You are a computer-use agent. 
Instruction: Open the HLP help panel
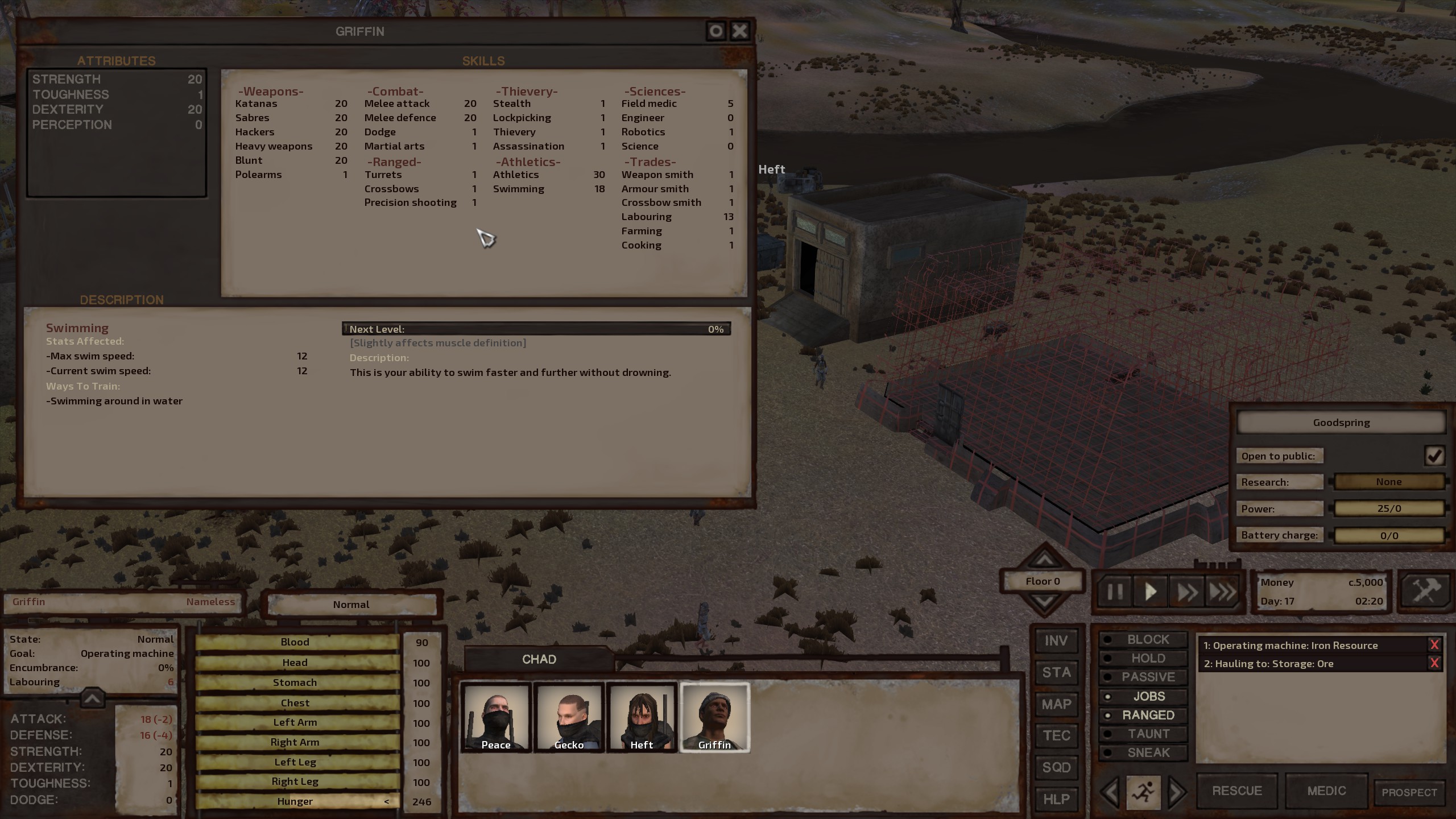click(x=1056, y=799)
